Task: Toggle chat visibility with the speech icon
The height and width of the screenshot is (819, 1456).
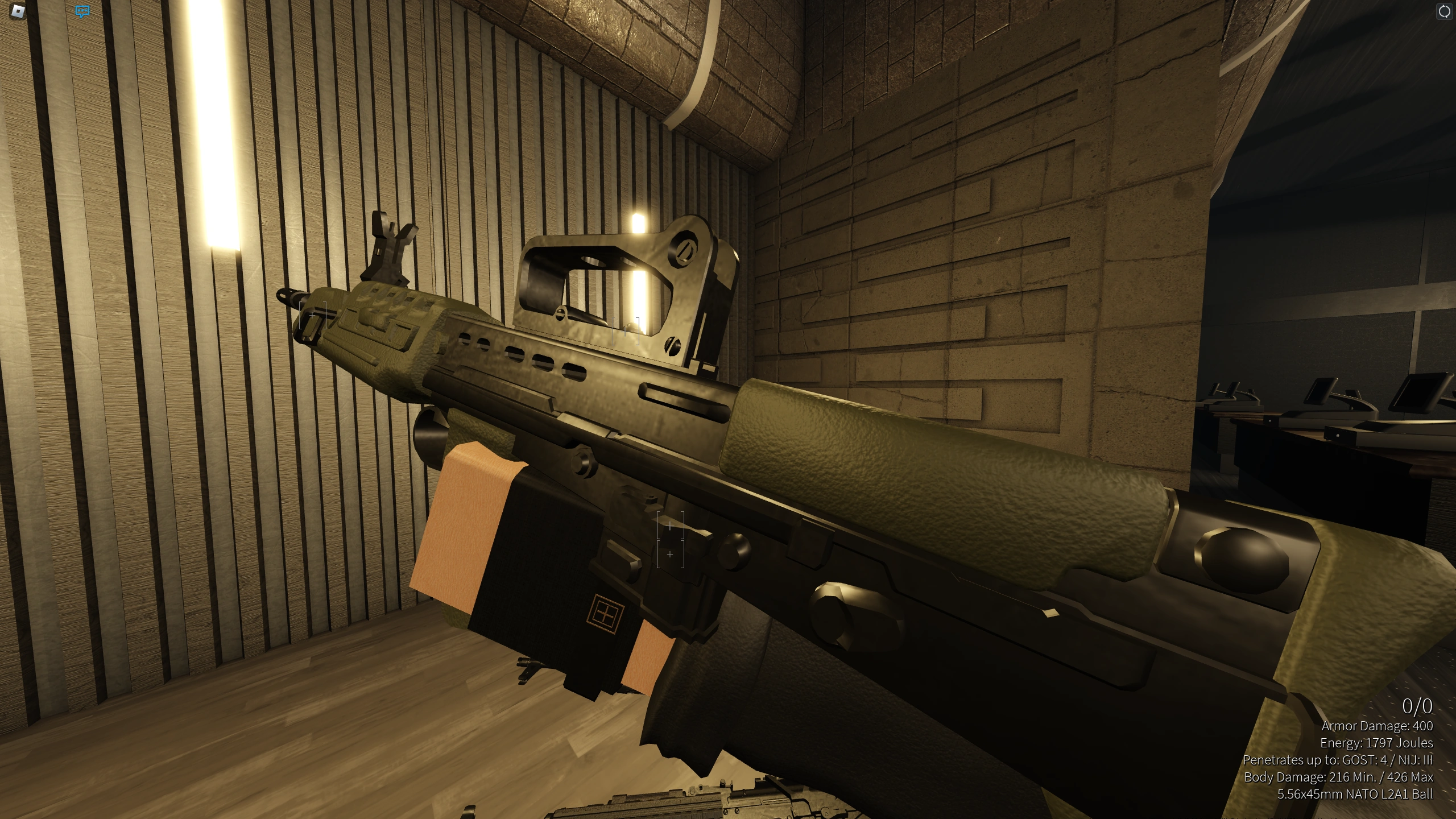Action: (81, 11)
